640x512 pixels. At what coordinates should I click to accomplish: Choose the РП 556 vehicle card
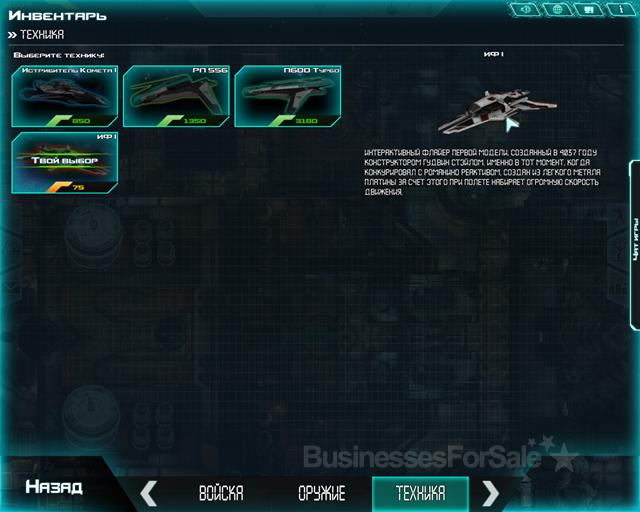[176, 96]
